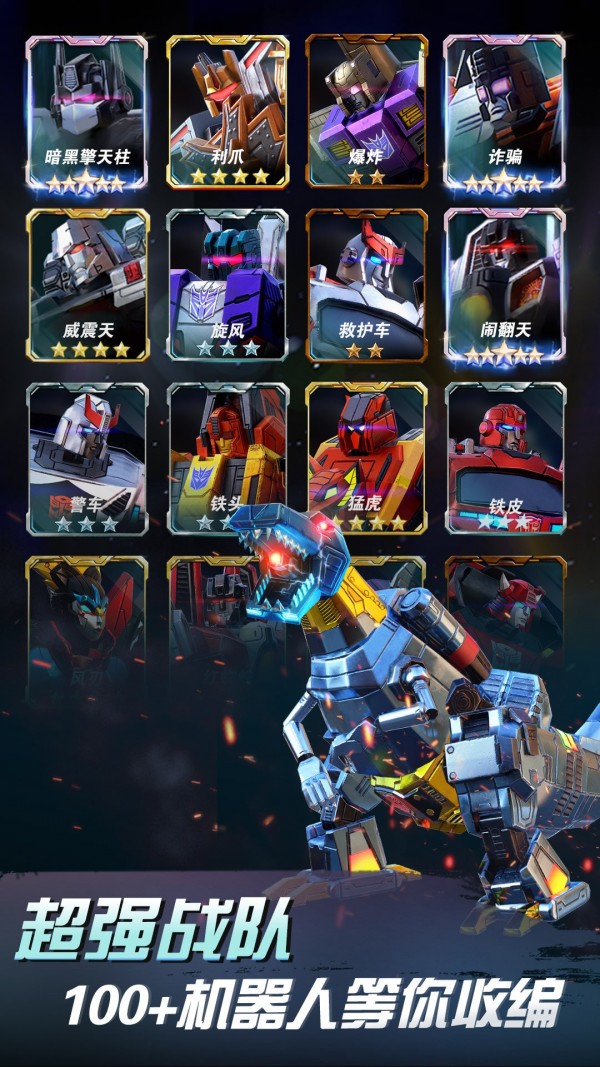Screen dimensions: 600x1067
Task: Select the 诈骗 robot card
Action: coord(505,112)
